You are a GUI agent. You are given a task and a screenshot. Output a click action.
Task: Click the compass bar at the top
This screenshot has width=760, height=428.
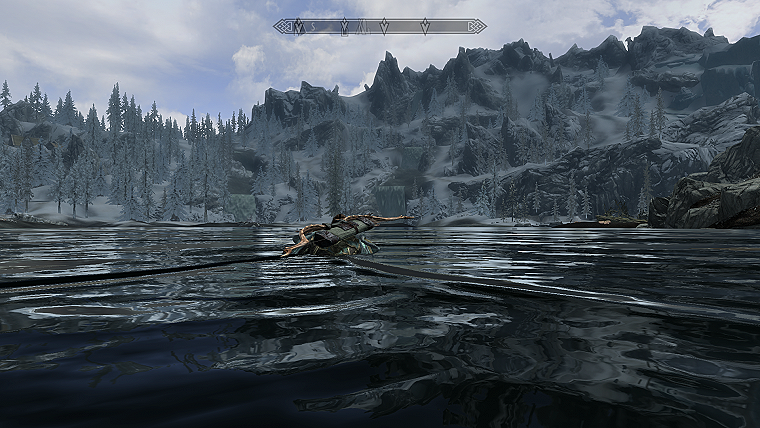[x=380, y=26]
